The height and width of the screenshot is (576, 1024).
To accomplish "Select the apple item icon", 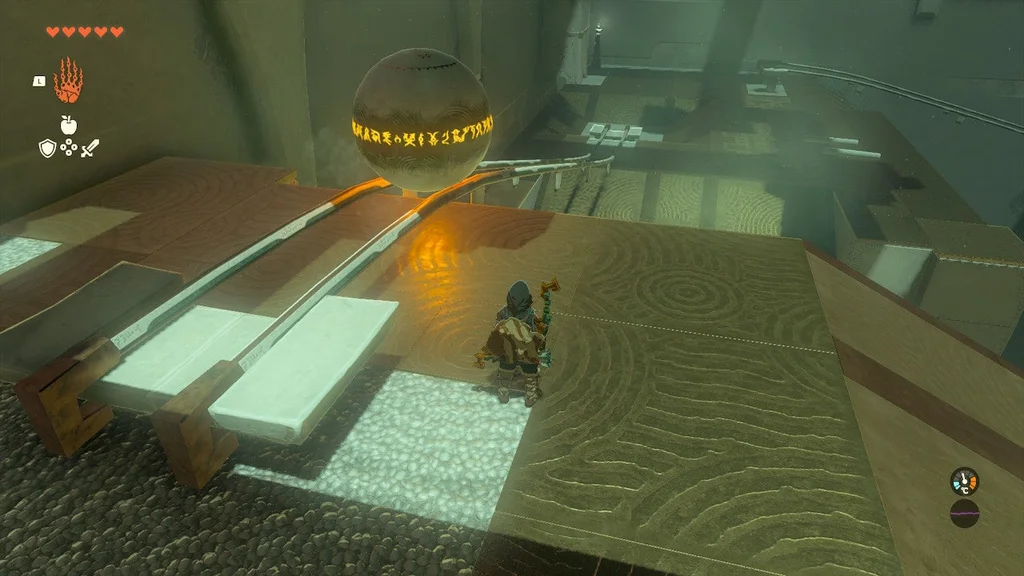I will pos(68,124).
